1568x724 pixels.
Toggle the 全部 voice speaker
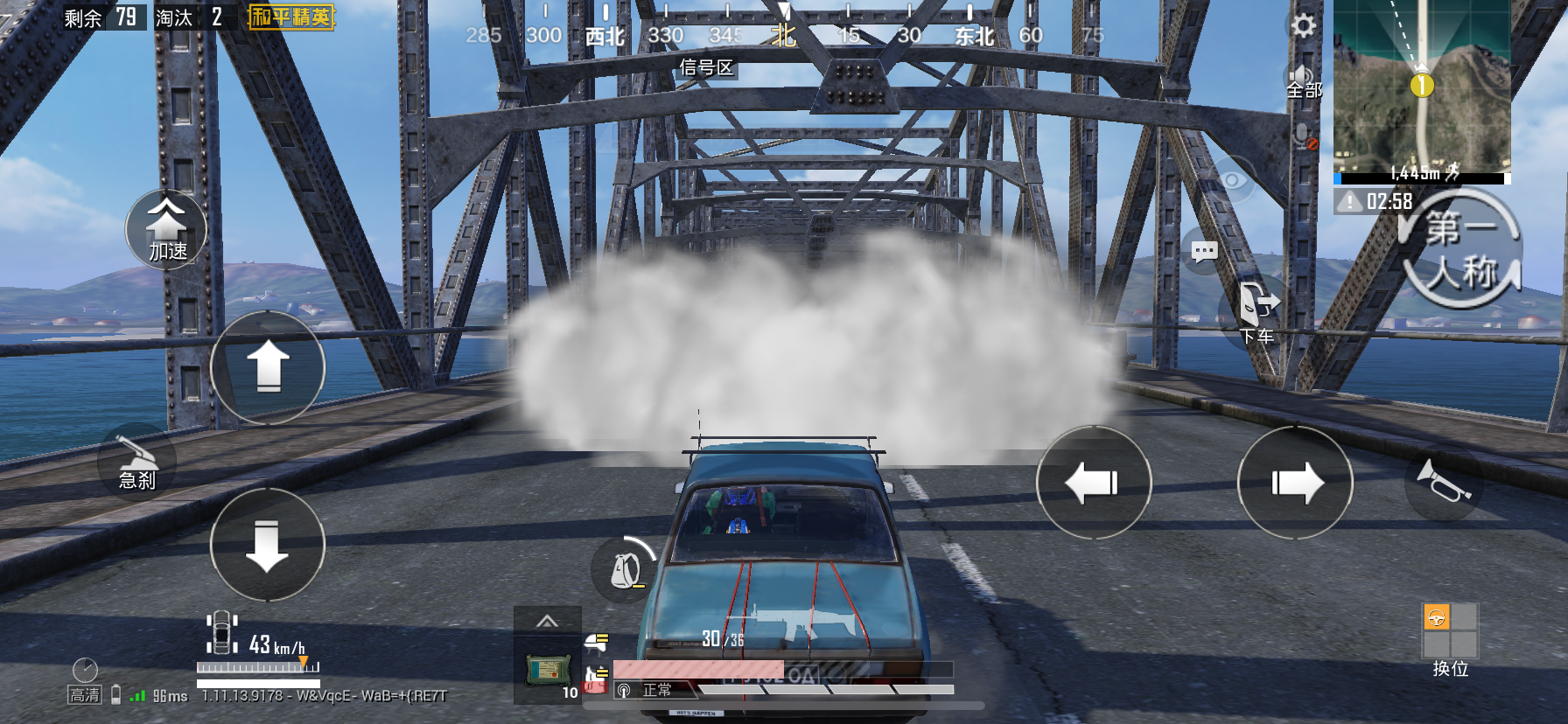(1303, 80)
